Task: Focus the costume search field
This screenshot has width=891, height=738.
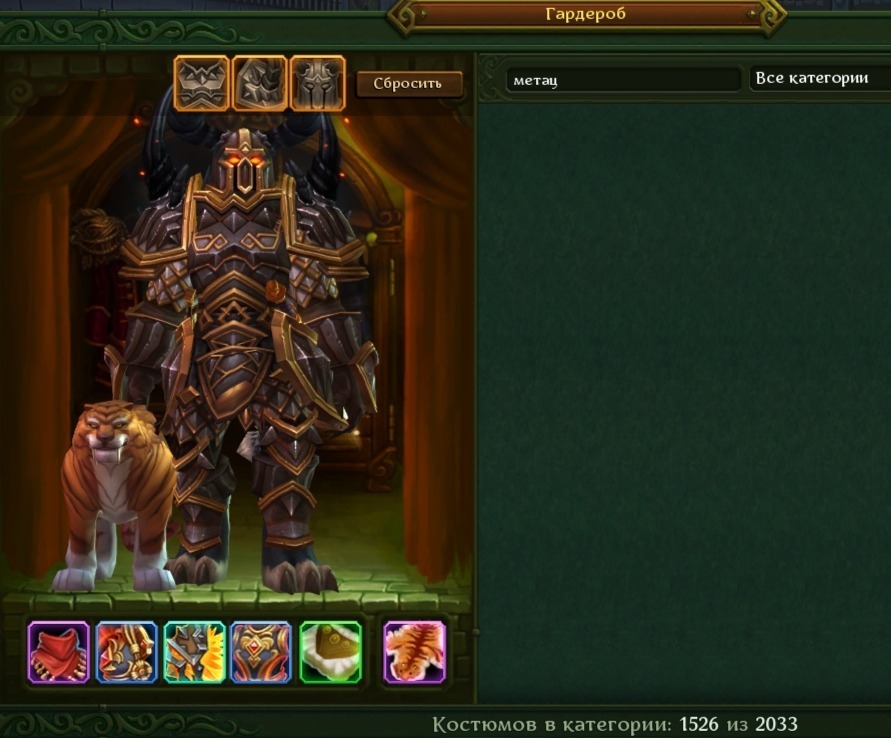Action: point(624,80)
